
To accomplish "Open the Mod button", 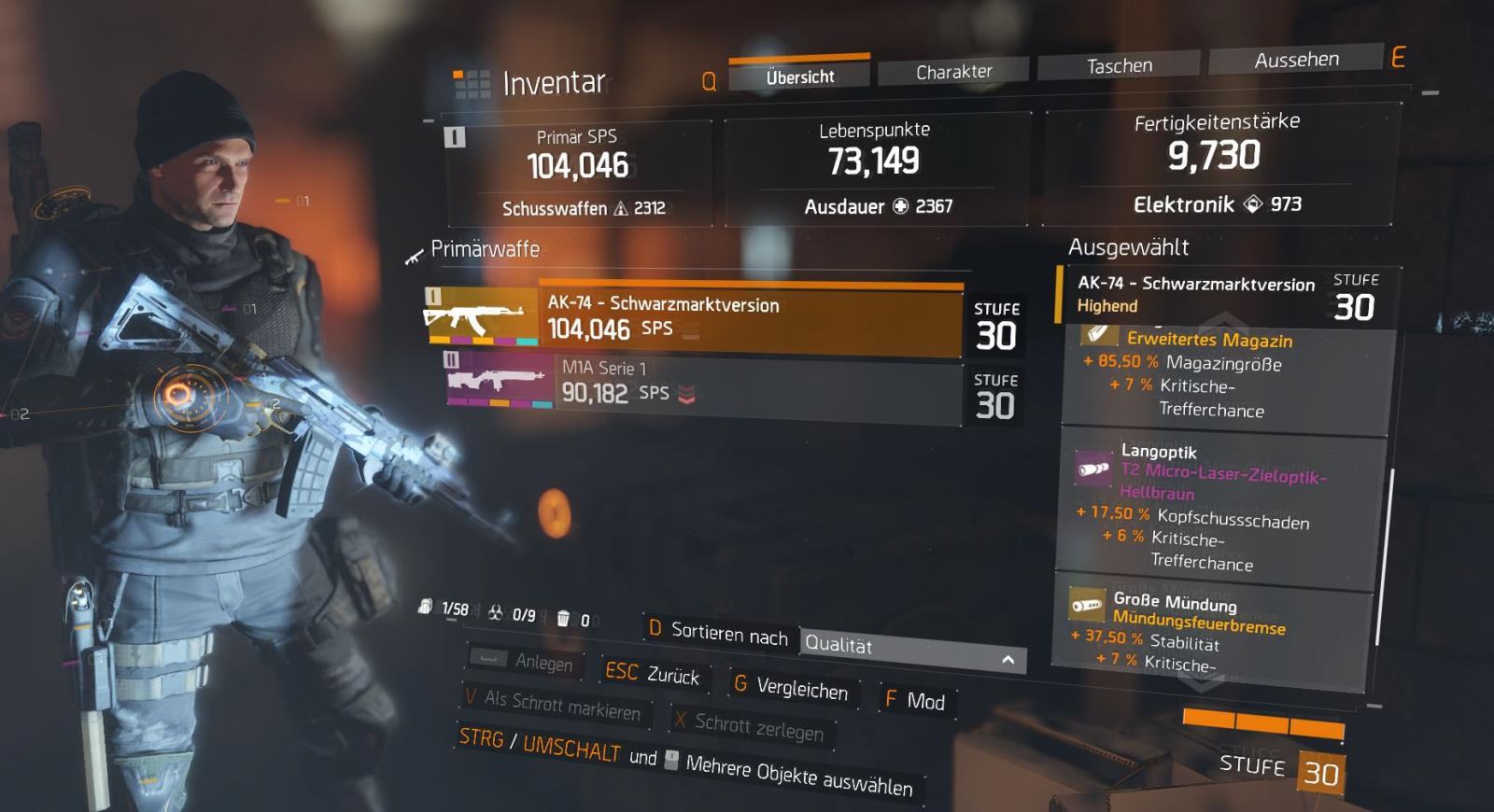I will pos(915,701).
